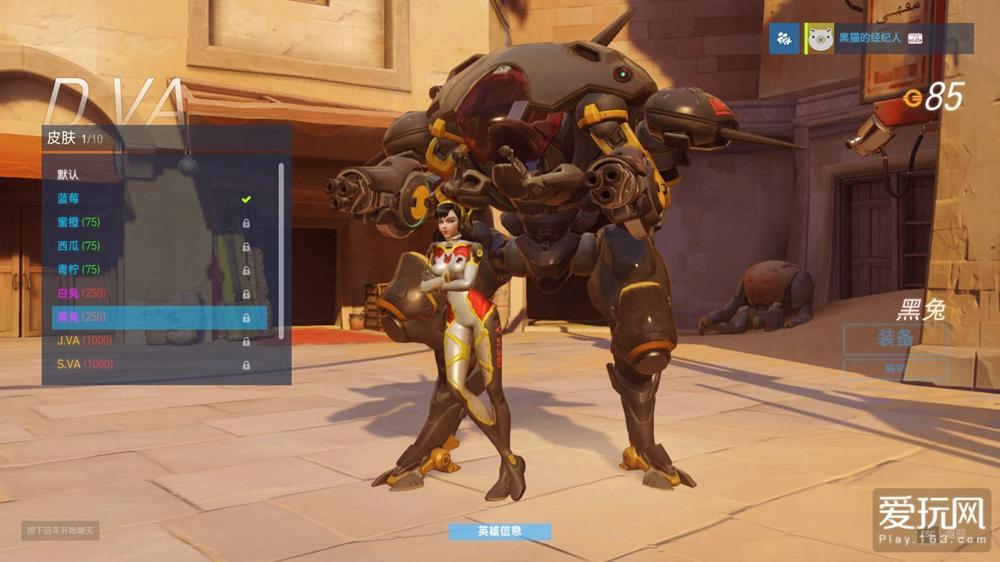The height and width of the screenshot is (562, 1000).
Task: Click the 装备 equip button
Action: [894, 339]
